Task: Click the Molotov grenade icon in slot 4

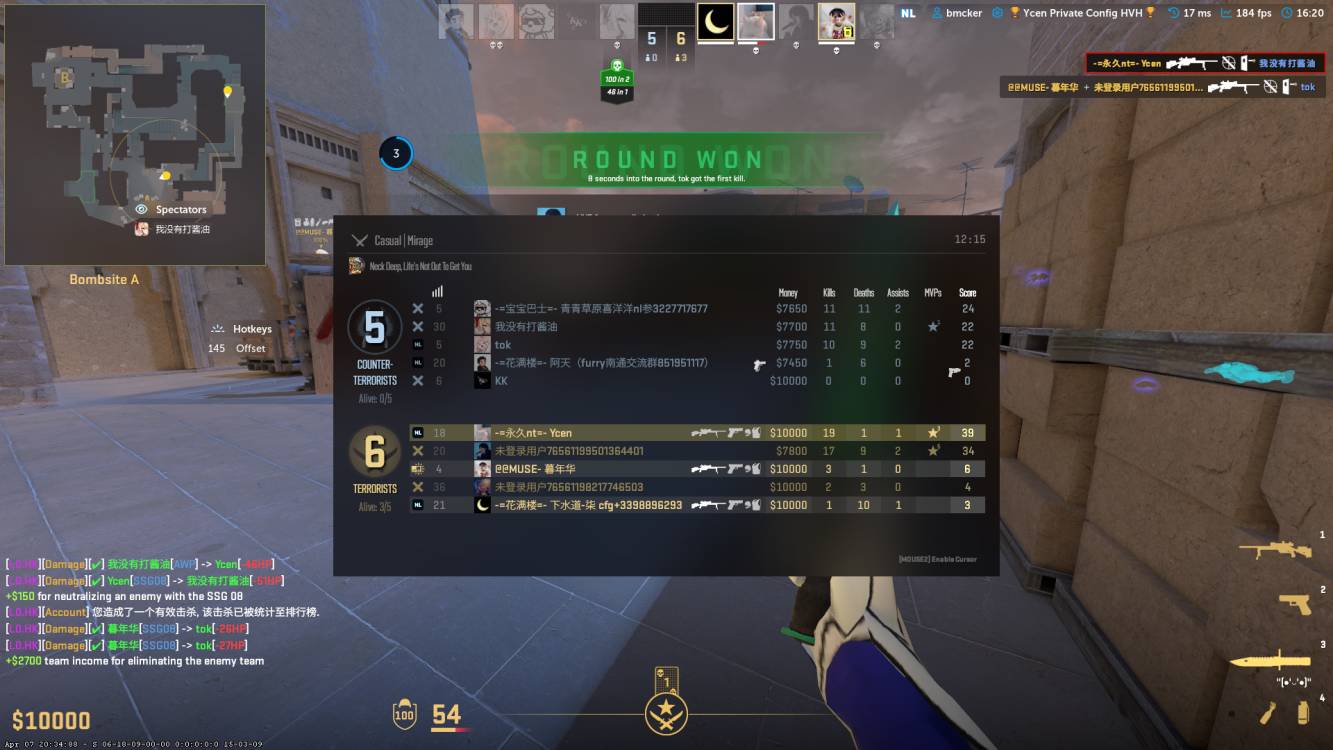Action: coord(1267,712)
